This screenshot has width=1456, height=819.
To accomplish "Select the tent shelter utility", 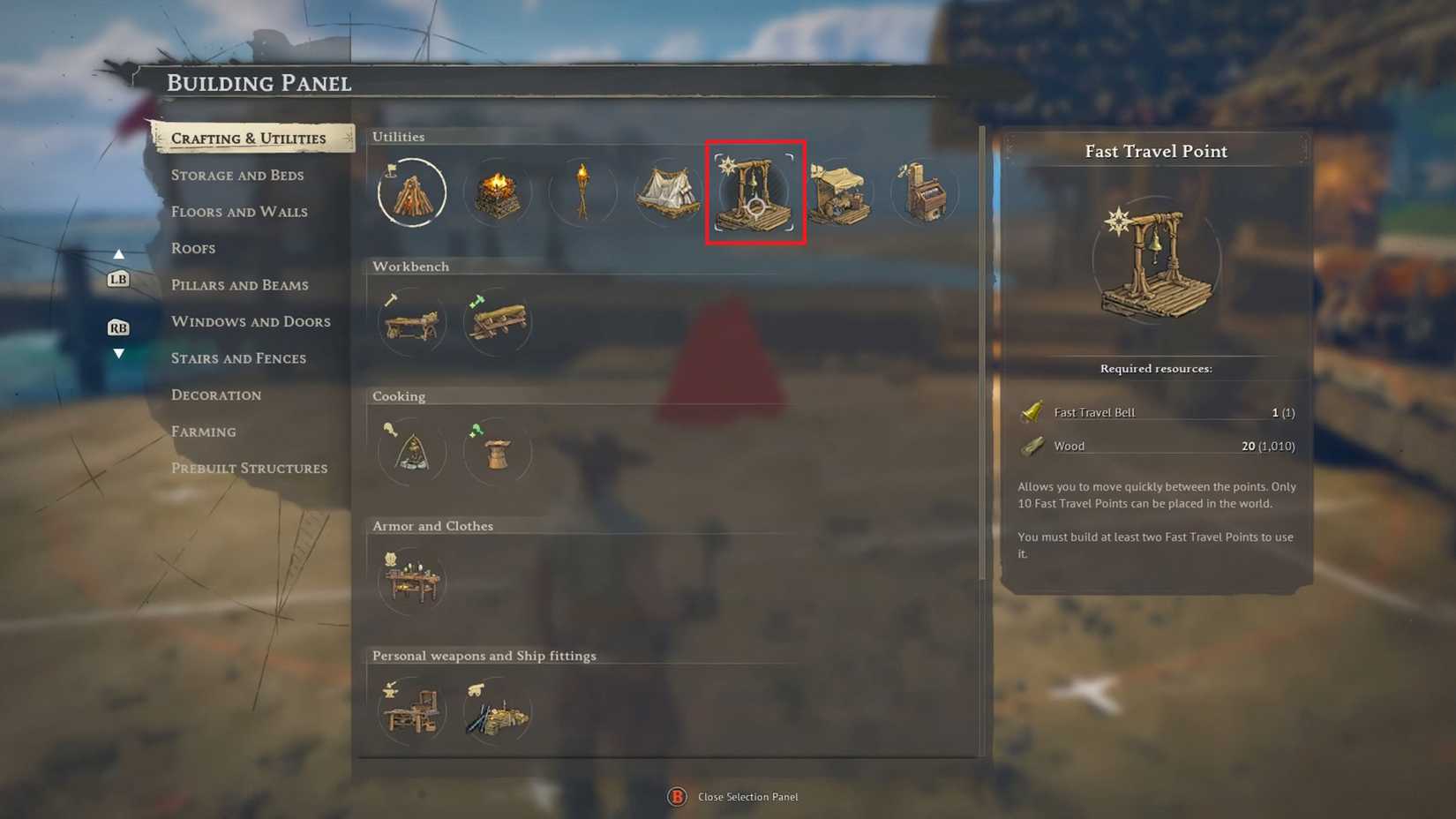I will pyautogui.click(x=668, y=192).
